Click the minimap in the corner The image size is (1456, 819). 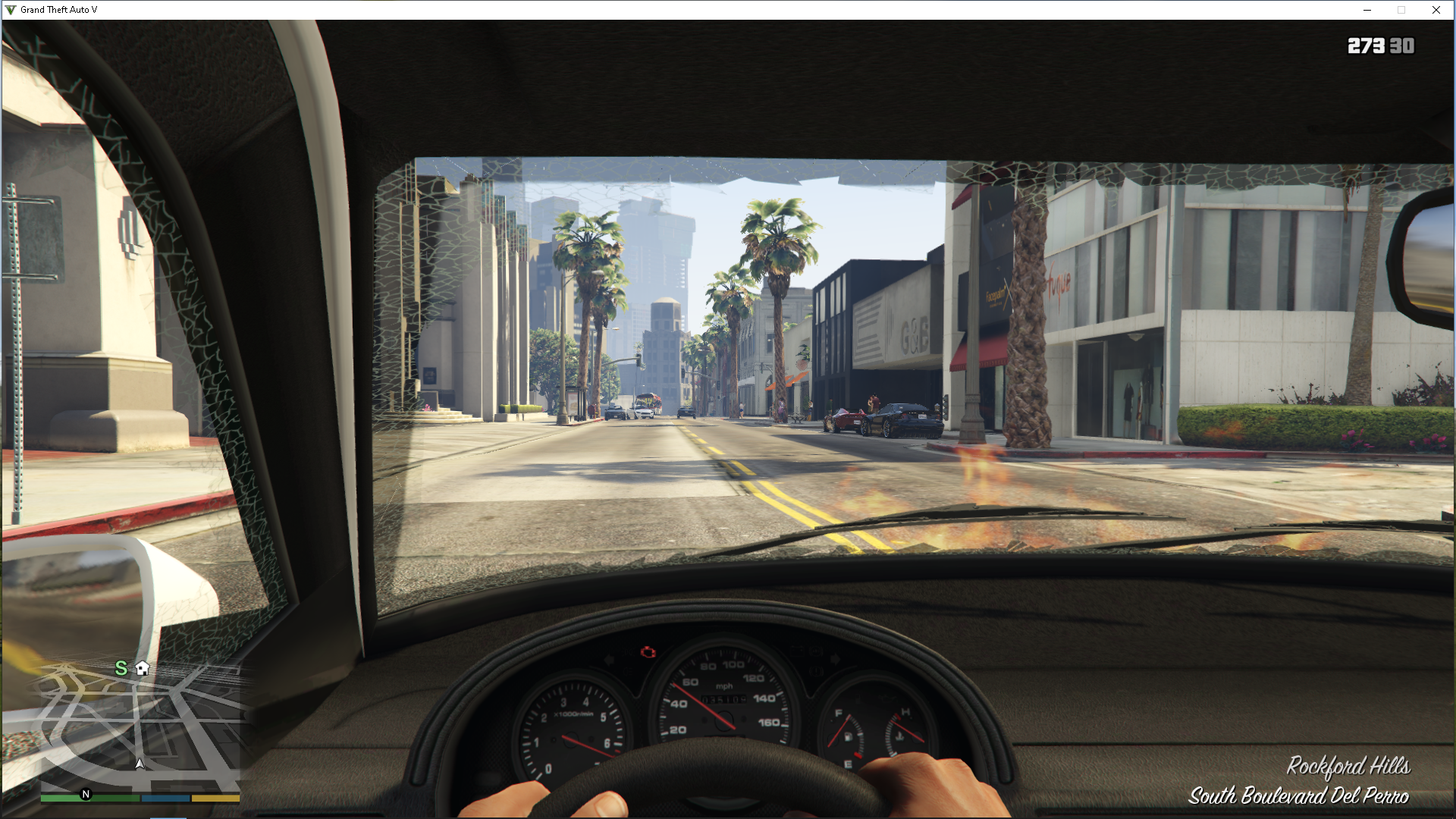point(140,724)
